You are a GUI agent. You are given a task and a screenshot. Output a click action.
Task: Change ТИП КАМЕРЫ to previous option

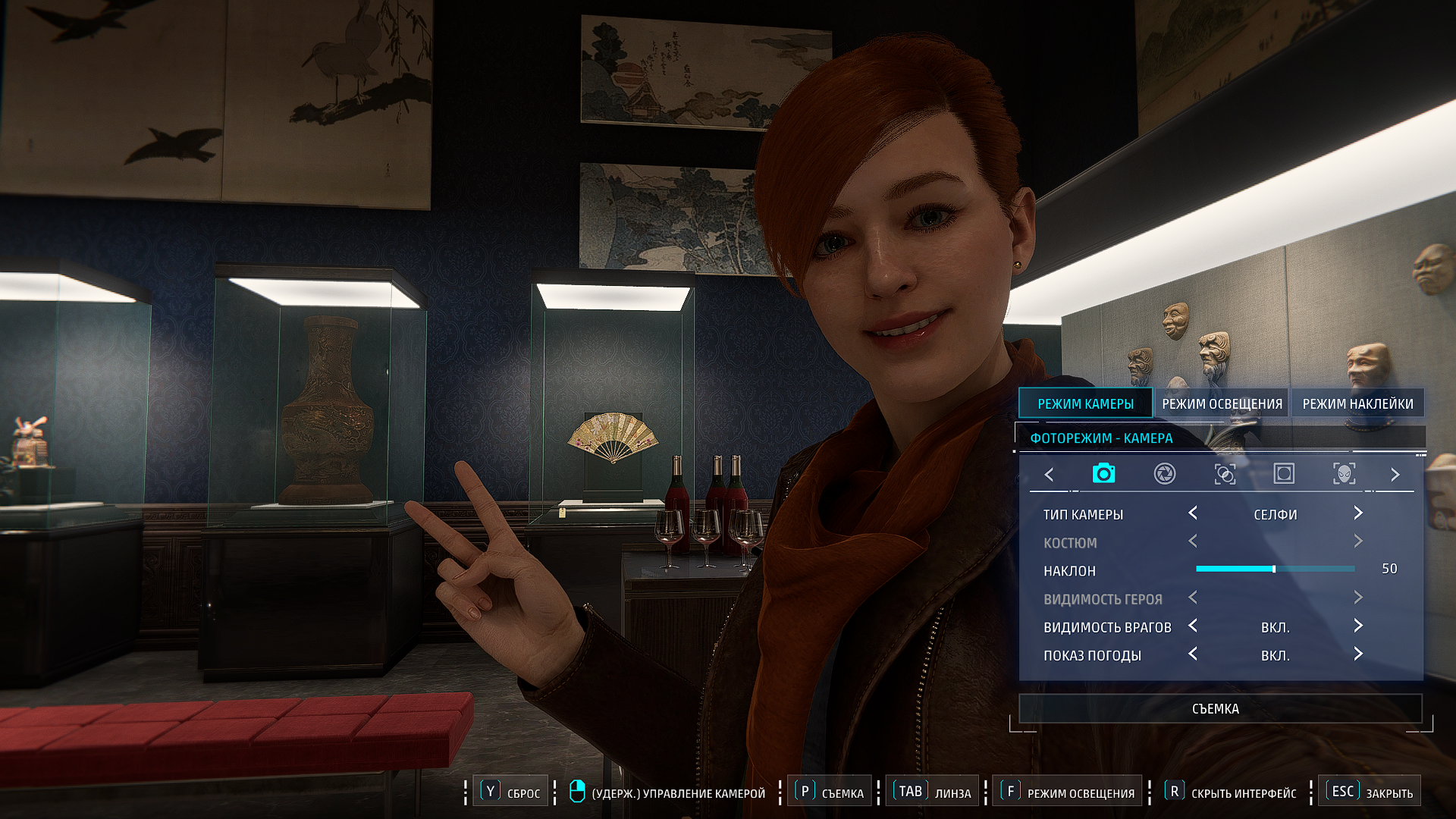pos(1193,513)
